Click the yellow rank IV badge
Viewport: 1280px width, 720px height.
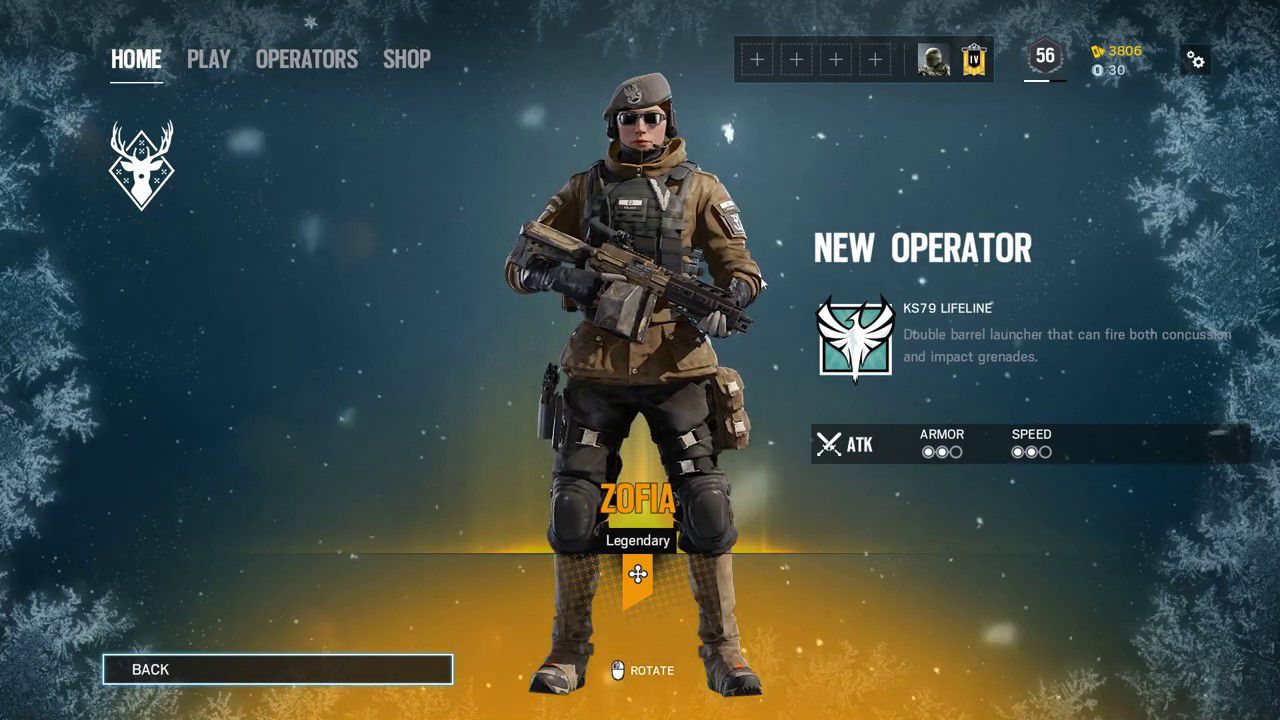click(974, 60)
